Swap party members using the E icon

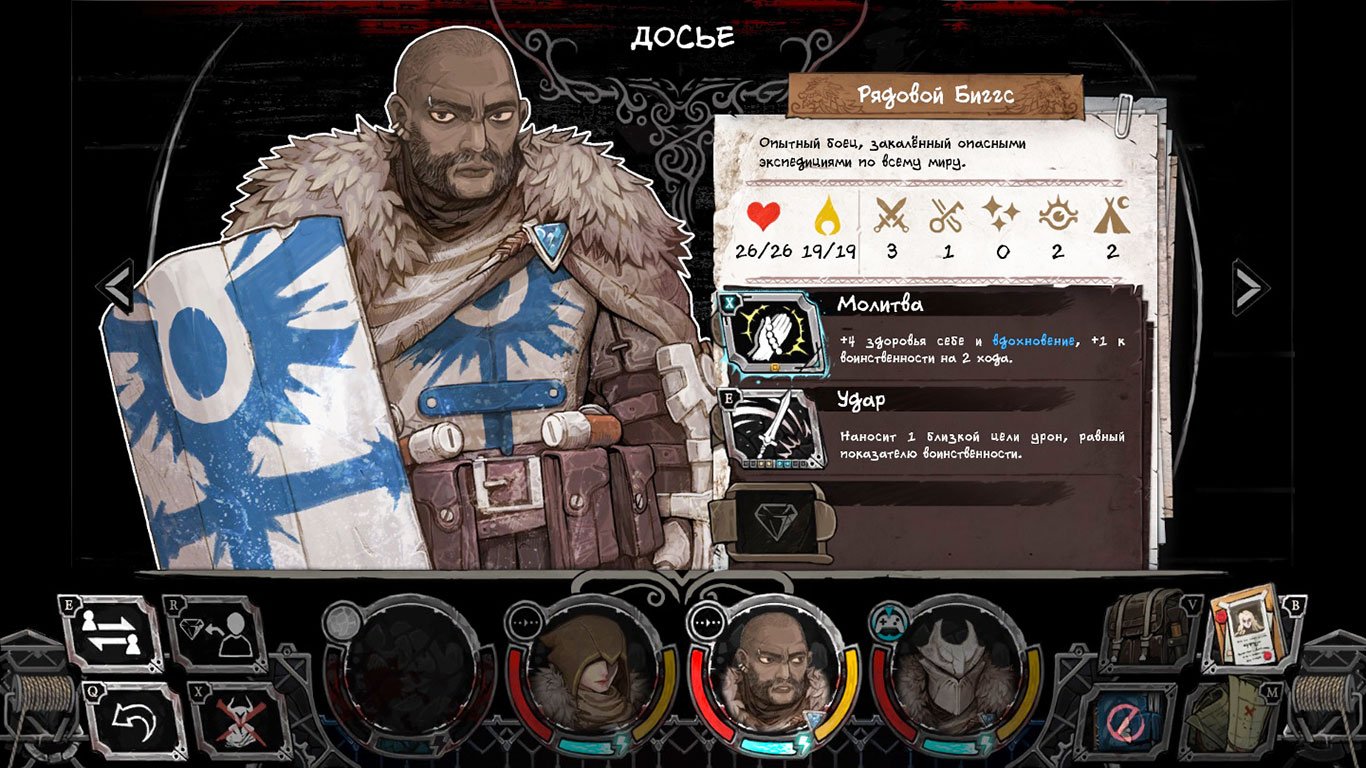coord(110,632)
